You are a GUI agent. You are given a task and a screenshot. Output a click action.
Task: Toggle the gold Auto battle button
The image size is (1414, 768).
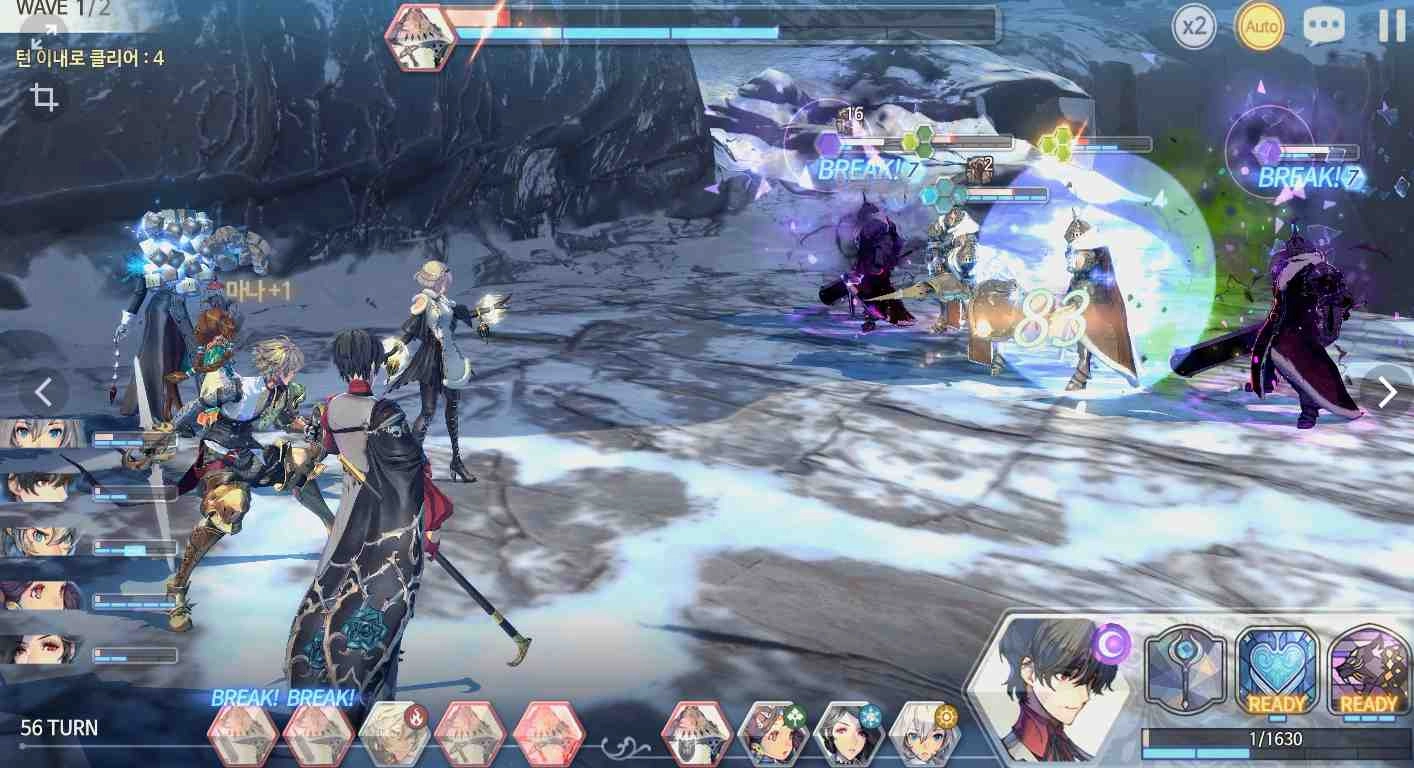tap(1260, 27)
